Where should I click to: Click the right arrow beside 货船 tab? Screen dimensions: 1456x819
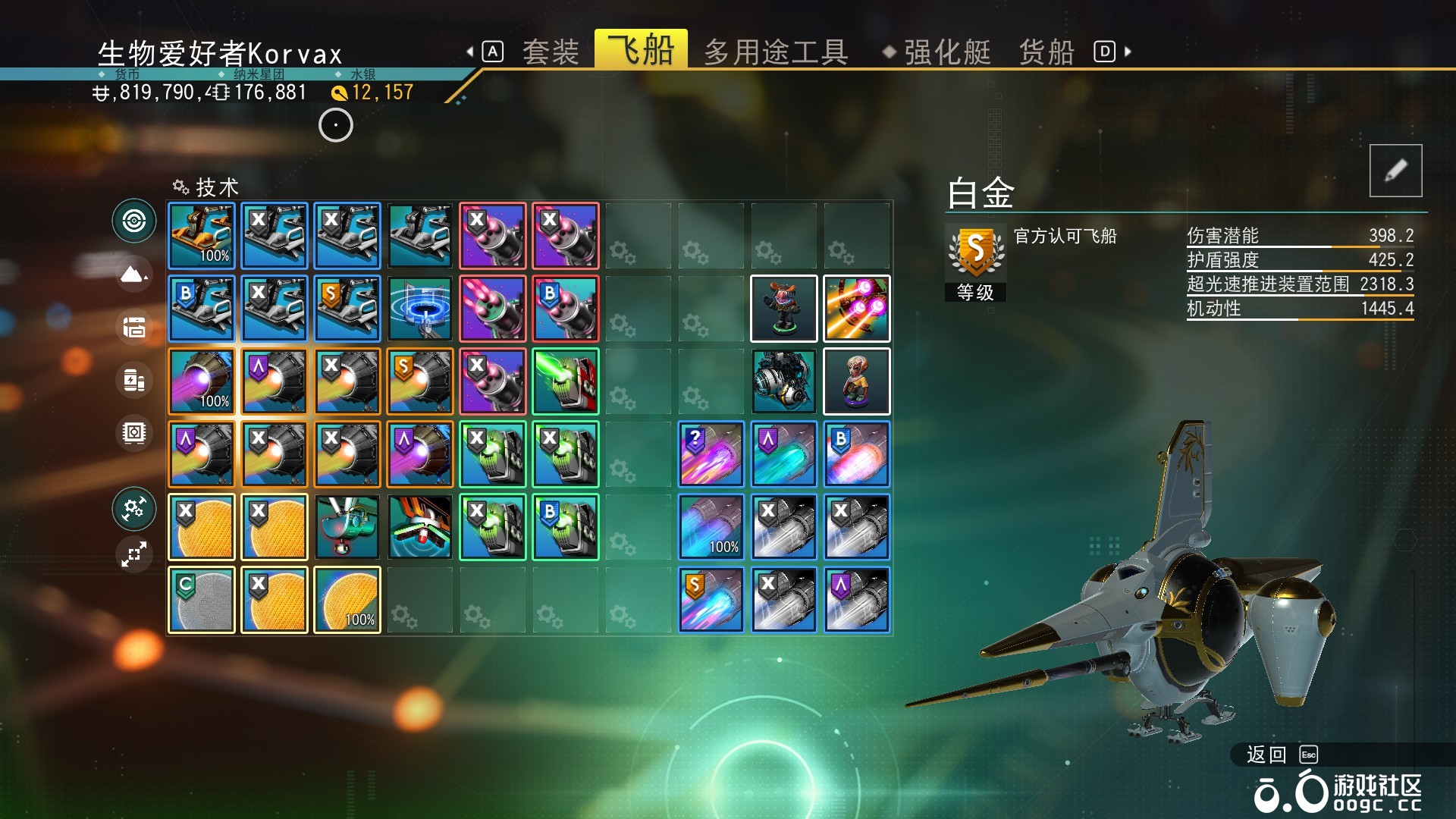(x=1127, y=50)
